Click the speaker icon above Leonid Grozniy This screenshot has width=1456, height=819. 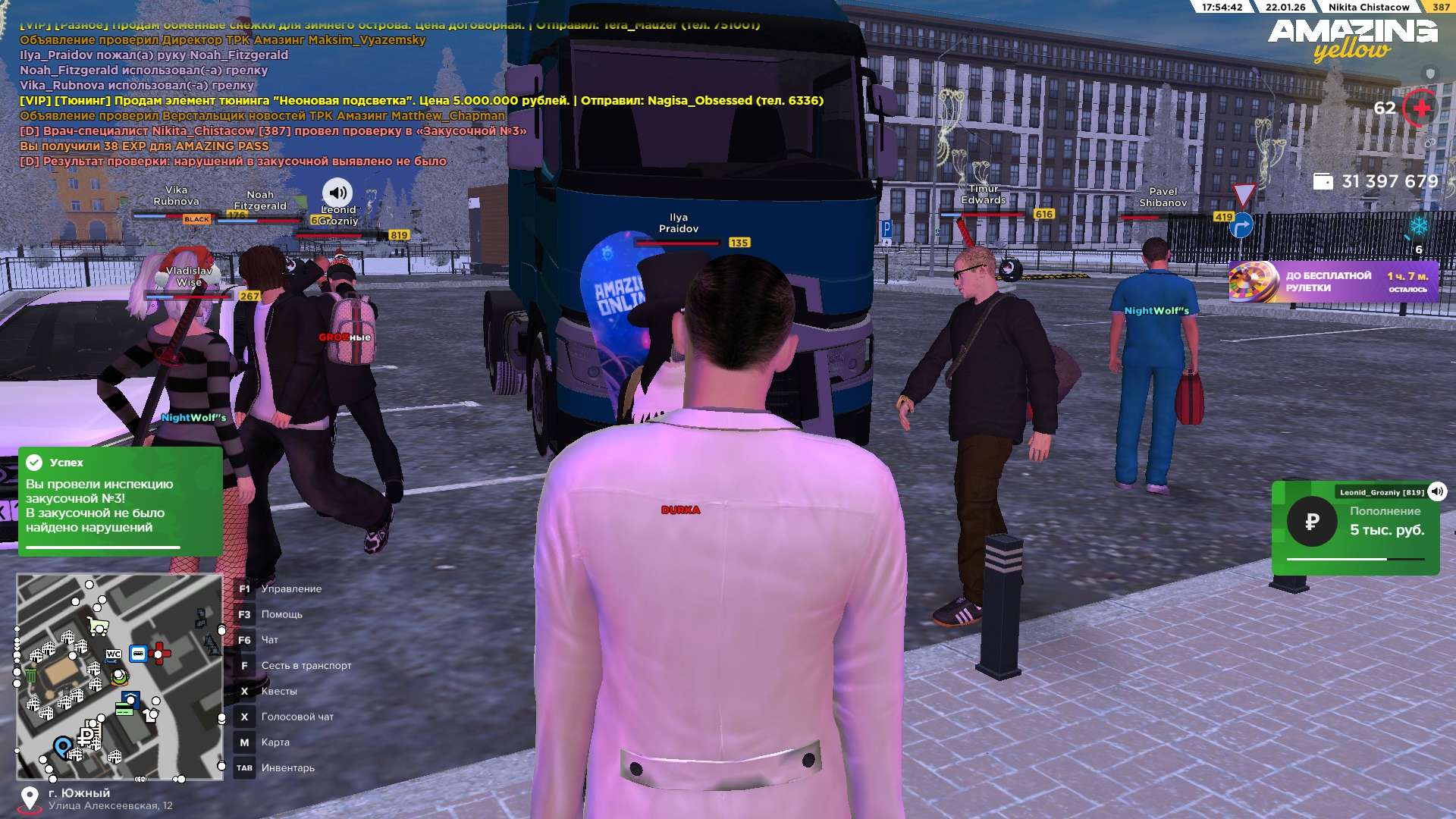[337, 193]
